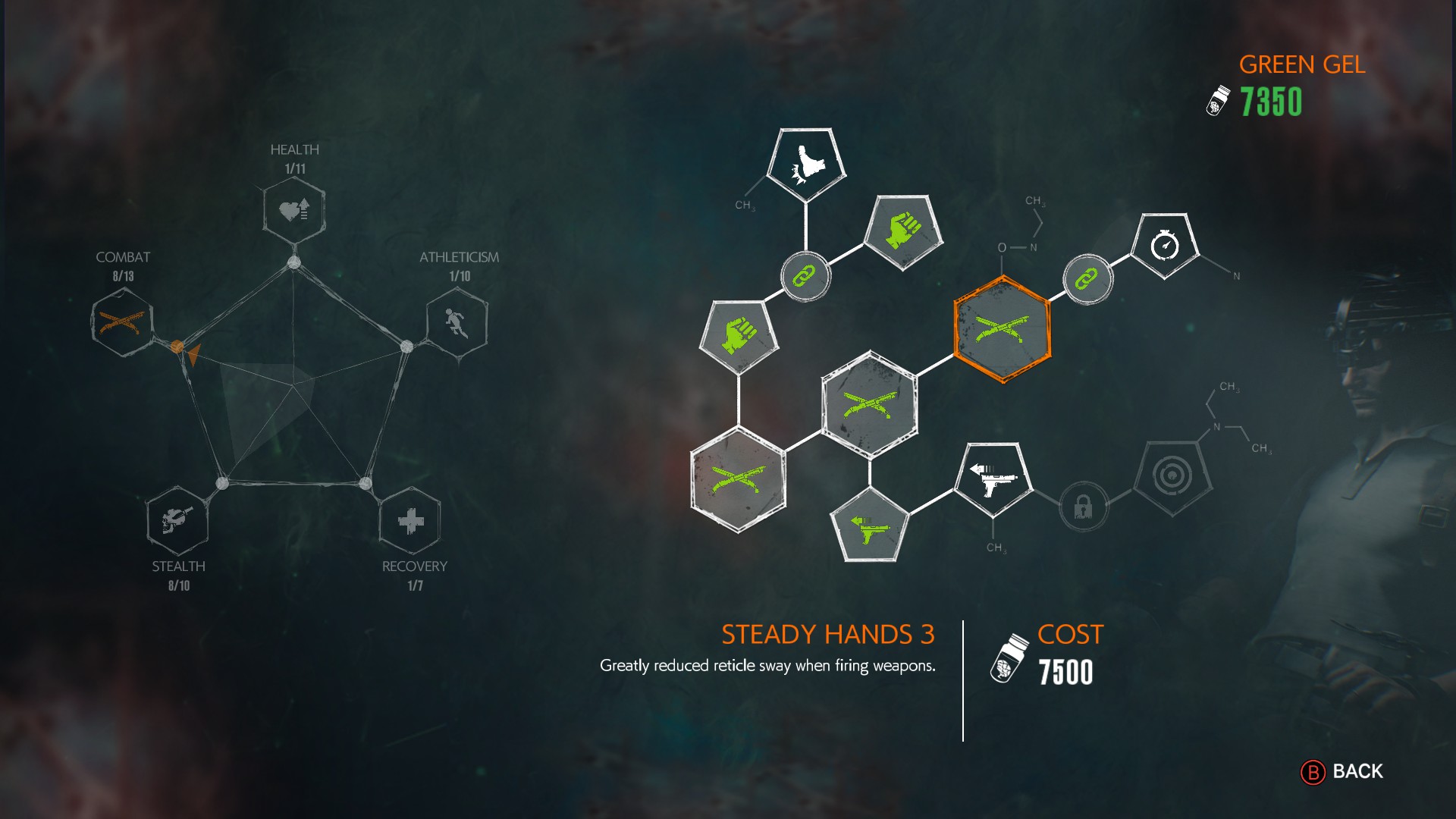The image size is (1456, 819).
Task: Choose the Stealth skull category
Action: point(177,520)
